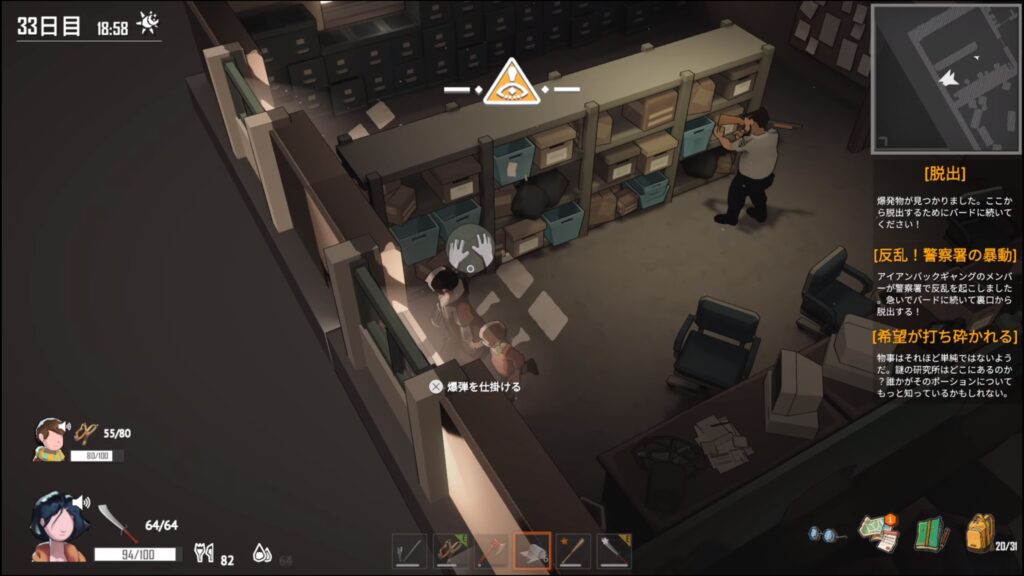Select the baseball bat hotbar slot
Viewport: 1024px width, 576px height.
click(x=574, y=551)
